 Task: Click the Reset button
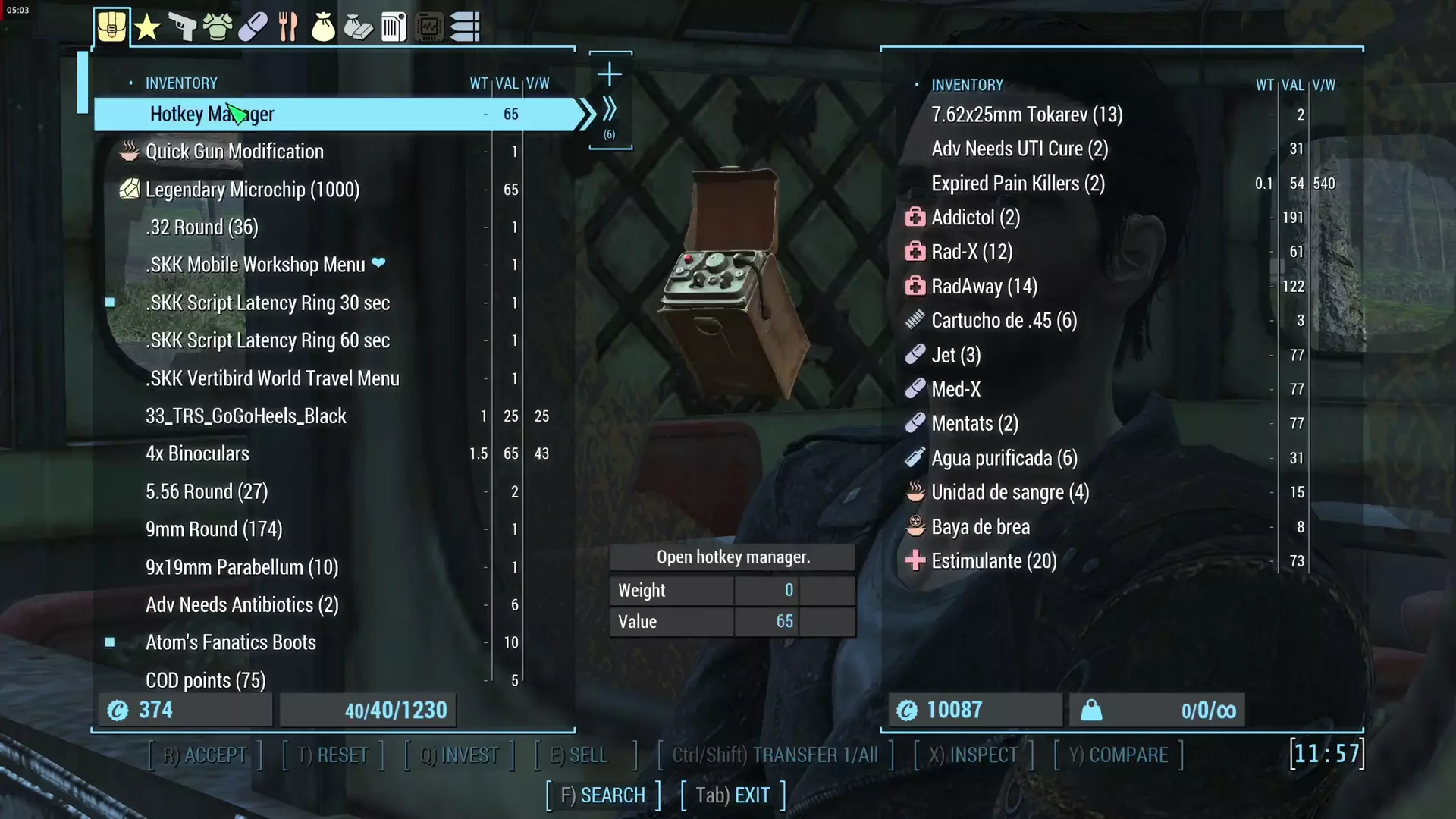click(x=333, y=755)
